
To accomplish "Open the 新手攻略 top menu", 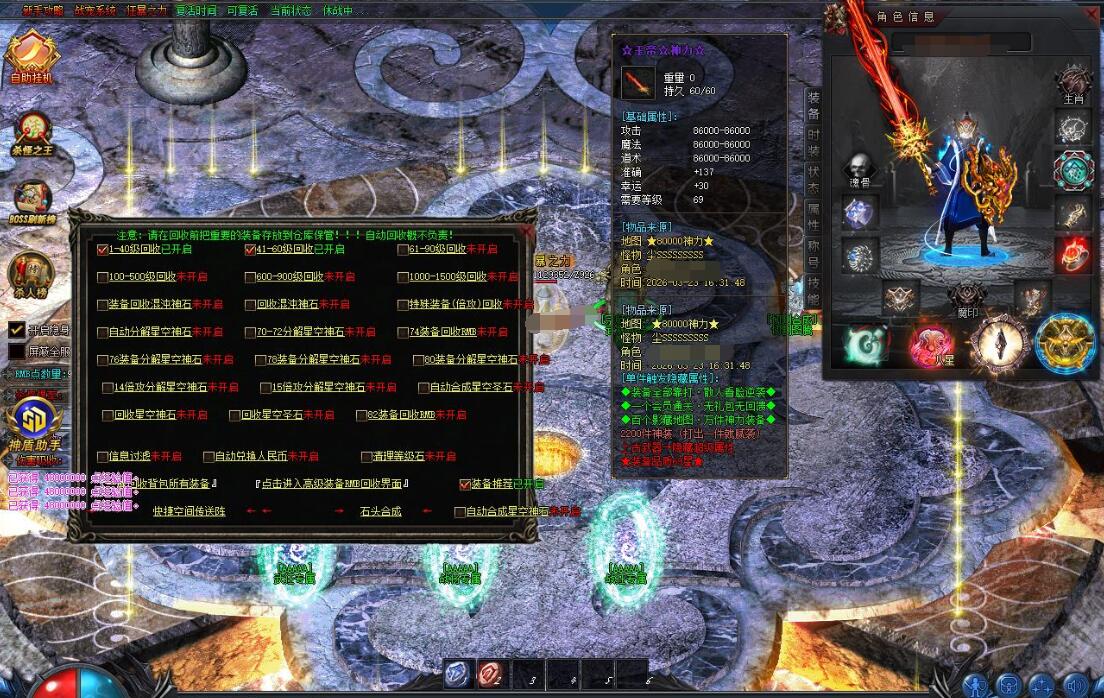I will [x=43, y=11].
